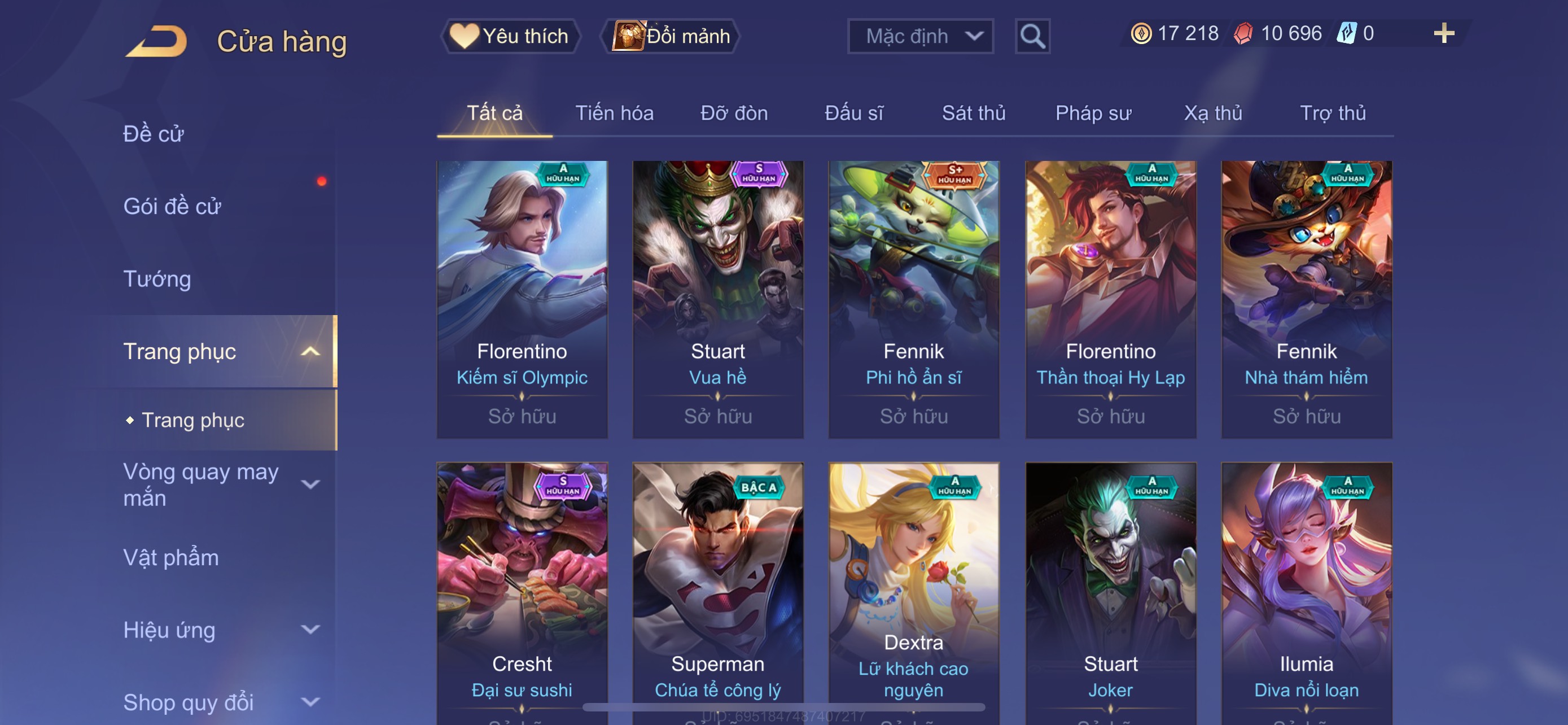Show the Pháp sư skins tab
Screen dimensions: 1568x725
(1093, 113)
